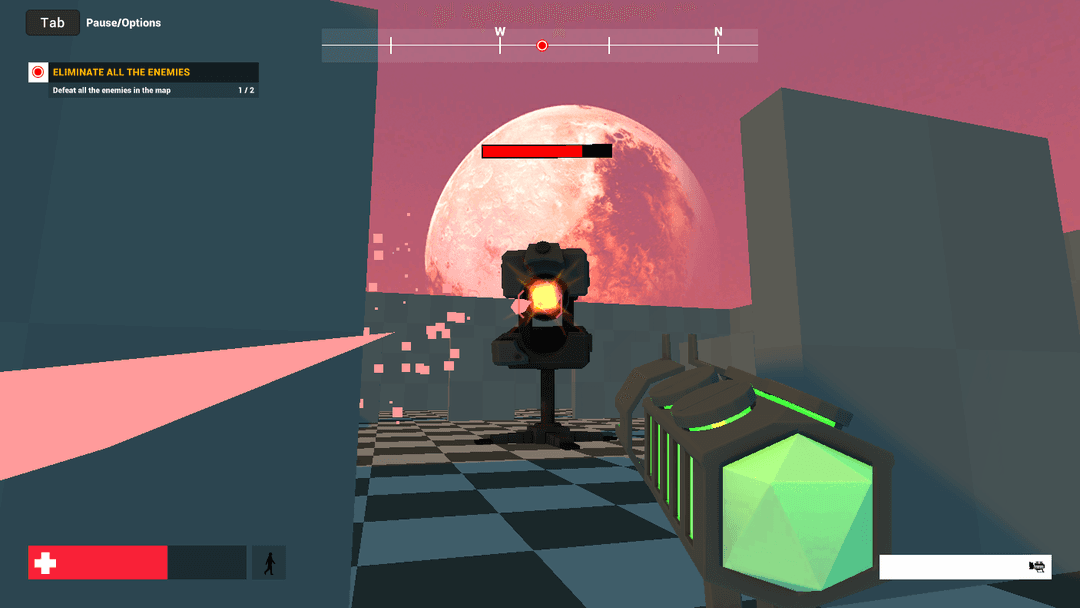
Task: Select the Eliminate All The Enemies objective
Action: click(x=121, y=72)
